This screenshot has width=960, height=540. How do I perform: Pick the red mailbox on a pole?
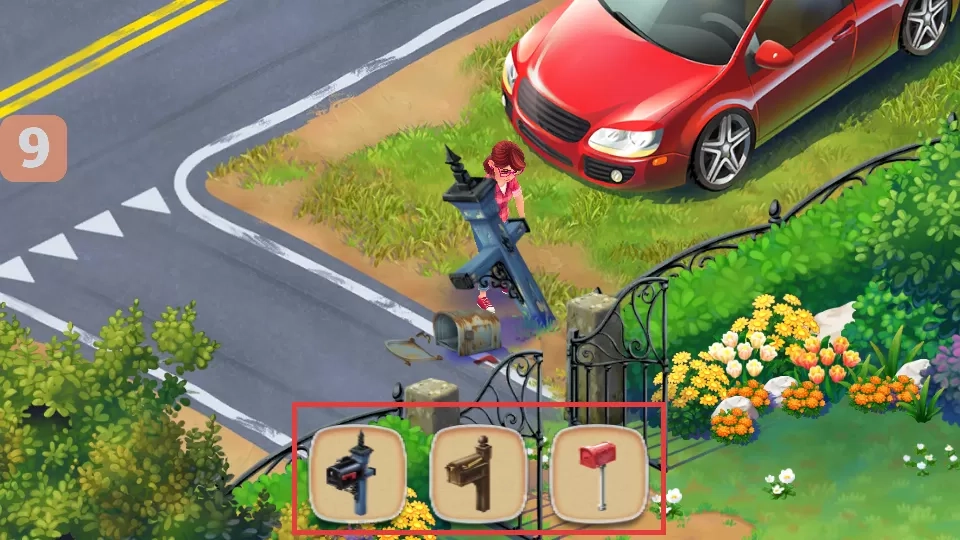598,473
